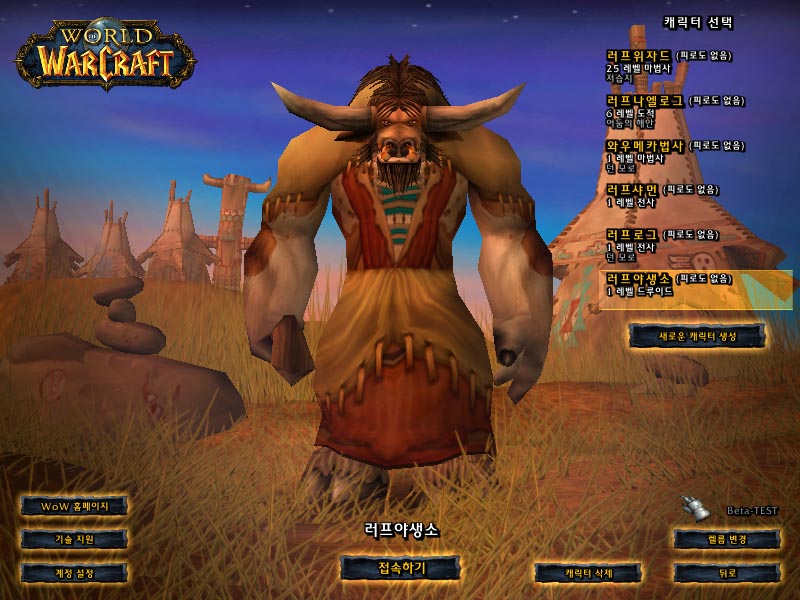
Task: Delete the character with 캐릭터 삭제
Action: pyautogui.click(x=587, y=573)
